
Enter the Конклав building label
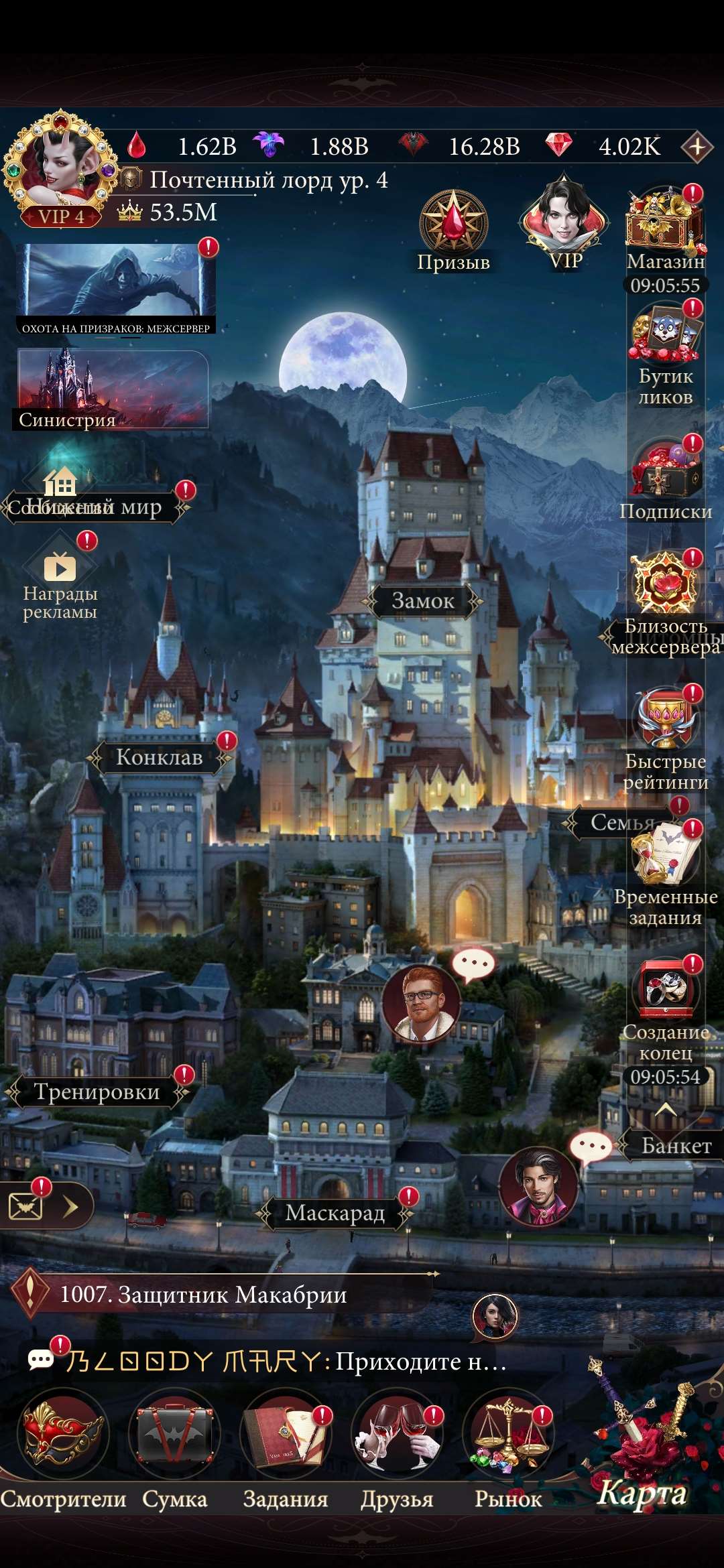(160, 757)
